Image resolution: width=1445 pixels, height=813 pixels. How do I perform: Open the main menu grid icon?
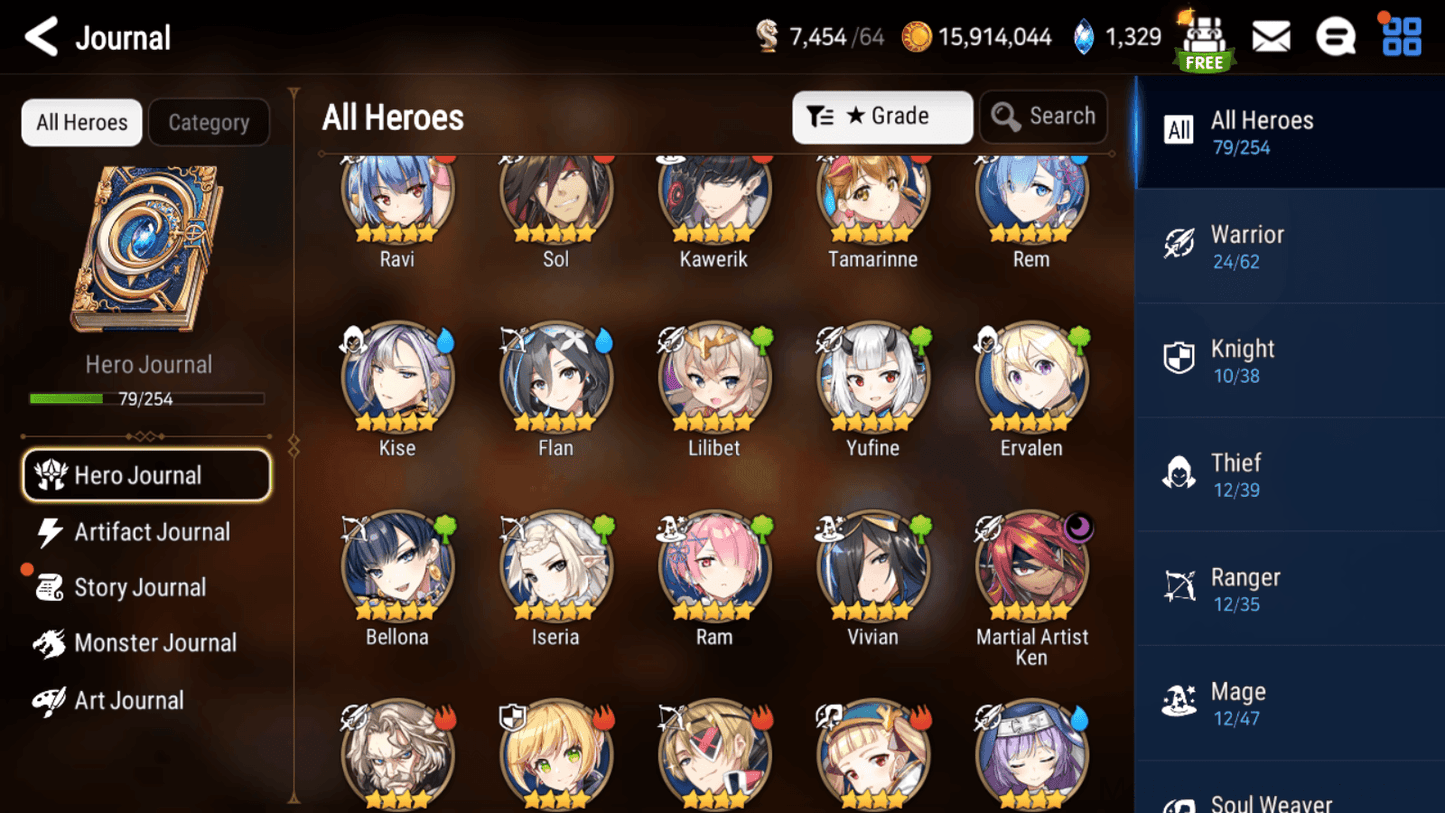(1400, 36)
